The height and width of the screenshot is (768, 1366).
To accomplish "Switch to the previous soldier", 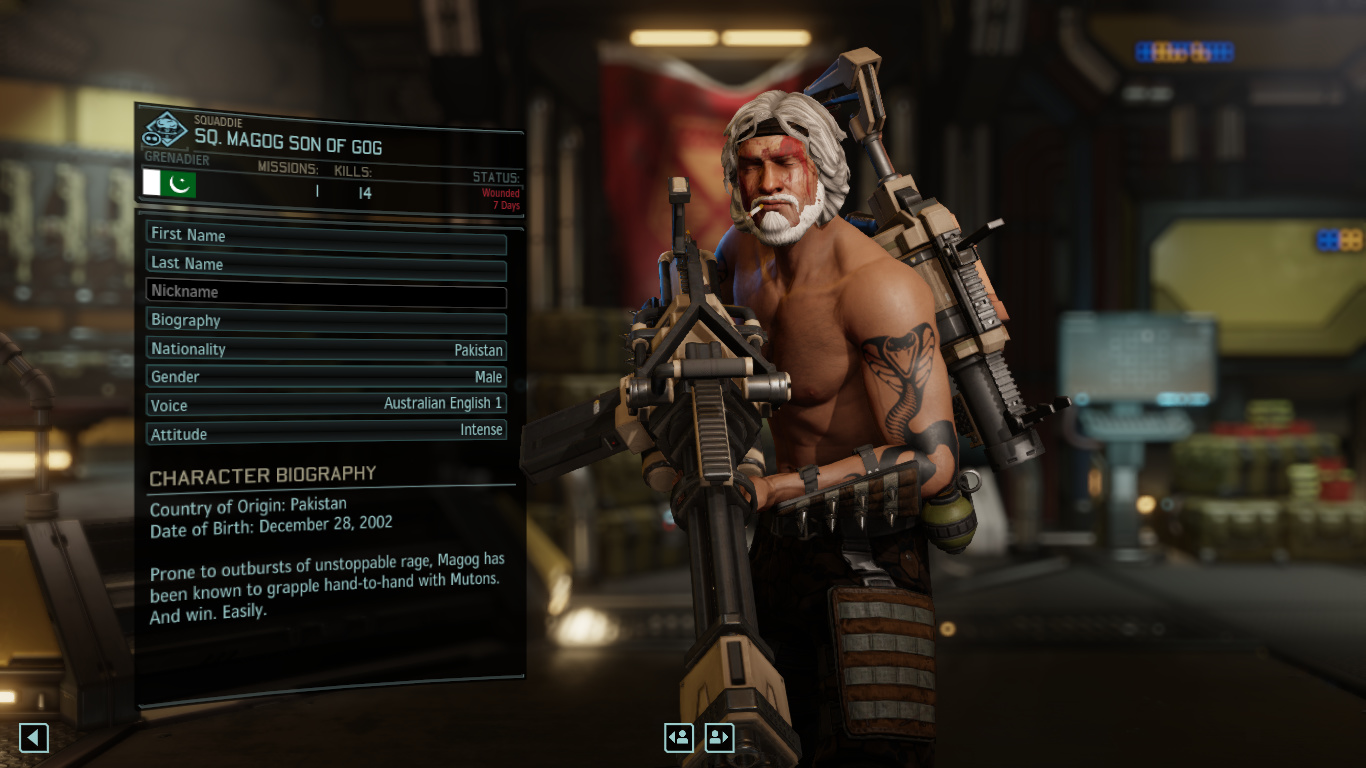I will [x=679, y=738].
